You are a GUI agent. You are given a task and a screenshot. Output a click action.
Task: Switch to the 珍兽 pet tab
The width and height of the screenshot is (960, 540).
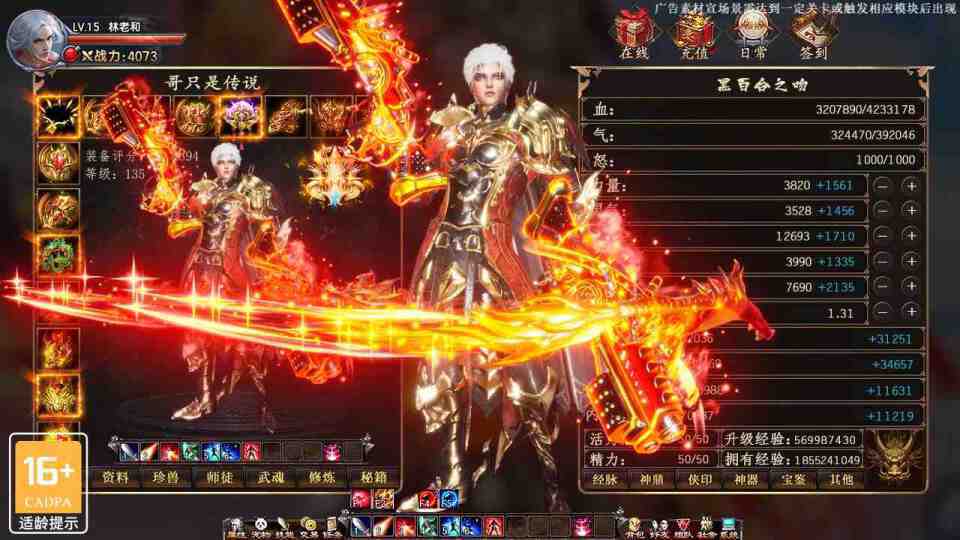(x=168, y=478)
